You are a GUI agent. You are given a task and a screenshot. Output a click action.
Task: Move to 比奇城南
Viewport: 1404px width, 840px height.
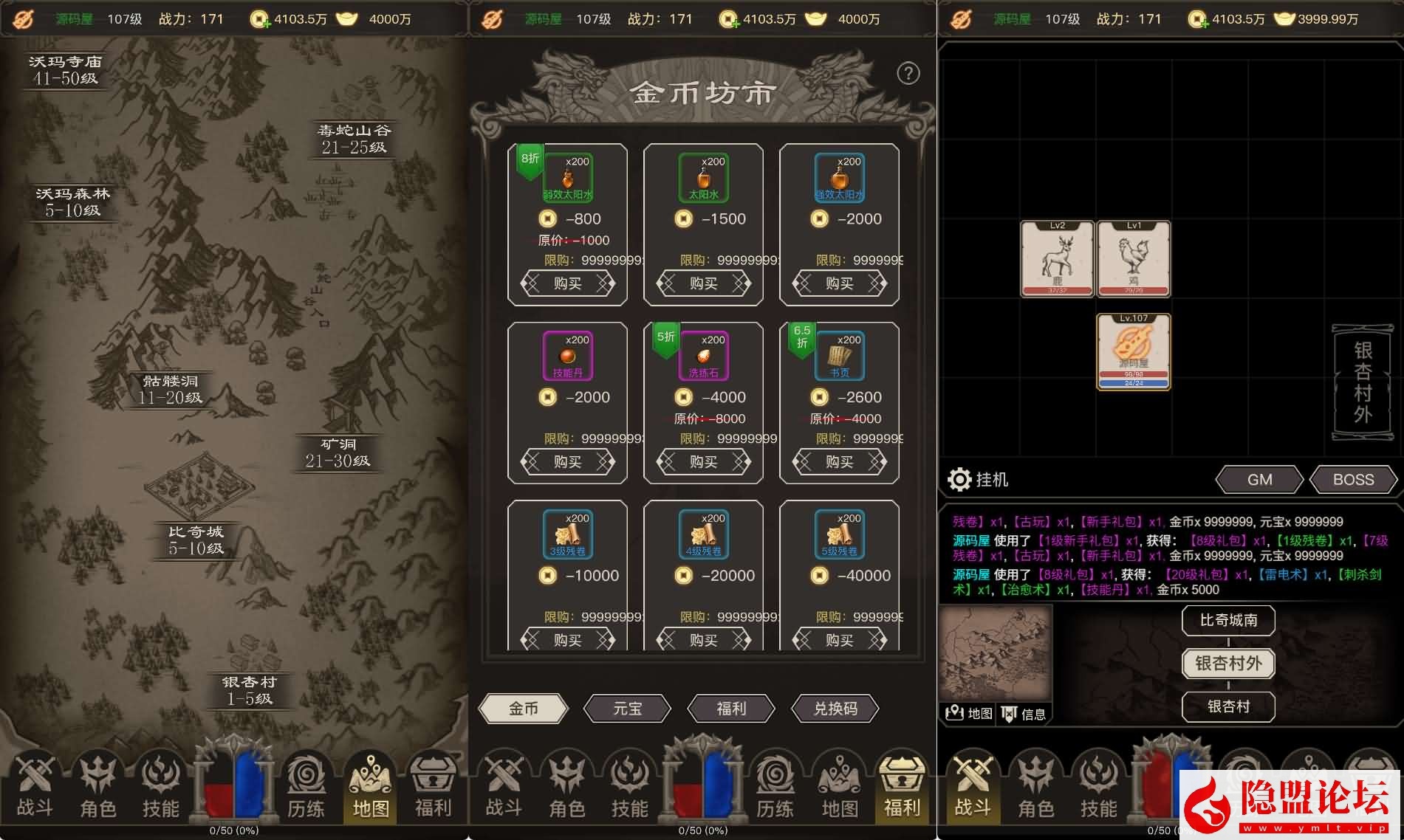click(1228, 620)
